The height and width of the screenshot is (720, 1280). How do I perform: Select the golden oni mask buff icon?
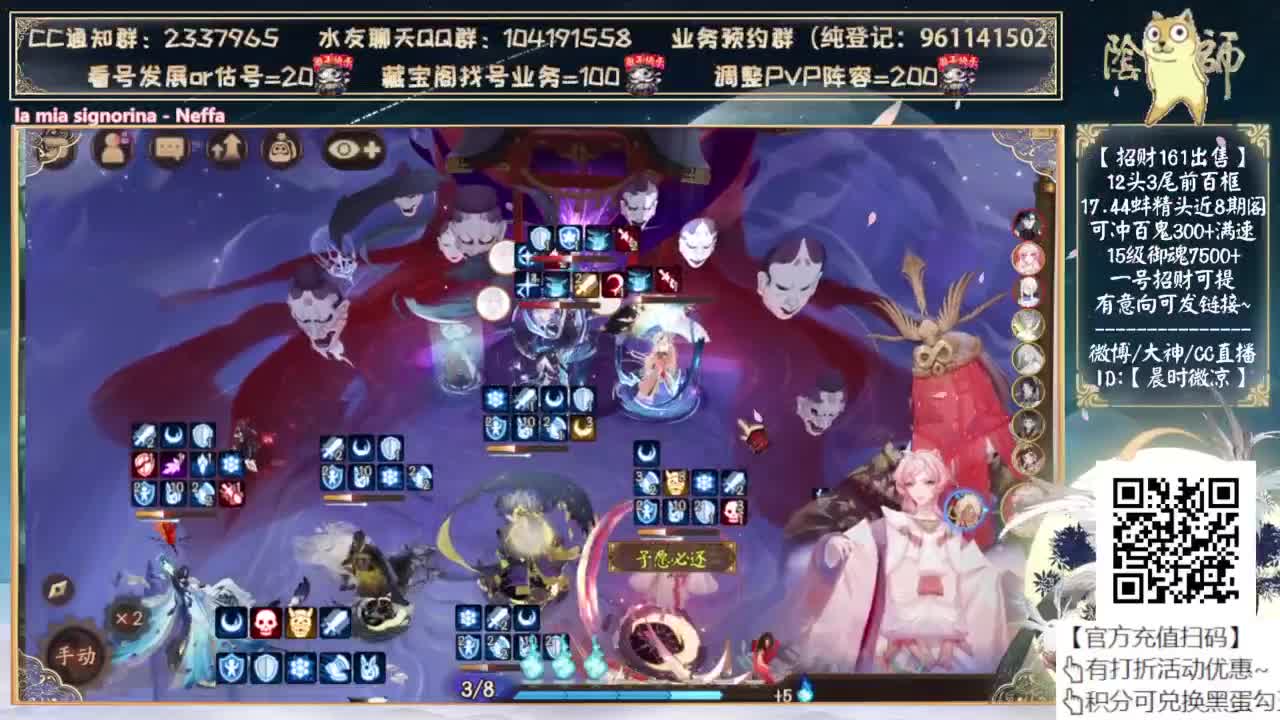click(x=300, y=623)
